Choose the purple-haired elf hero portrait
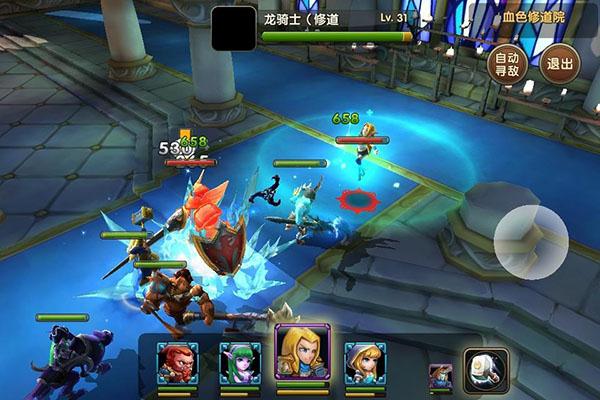The height and width of the screenshot is (400, 600). click(240, 364)
